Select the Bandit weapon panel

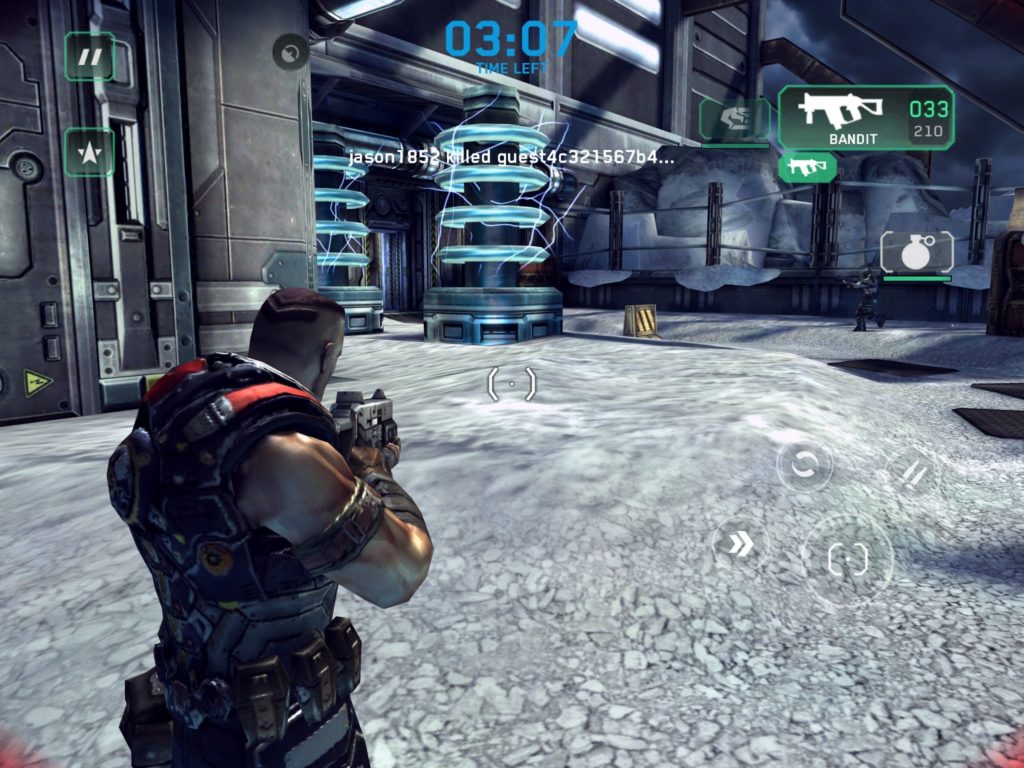865,118
